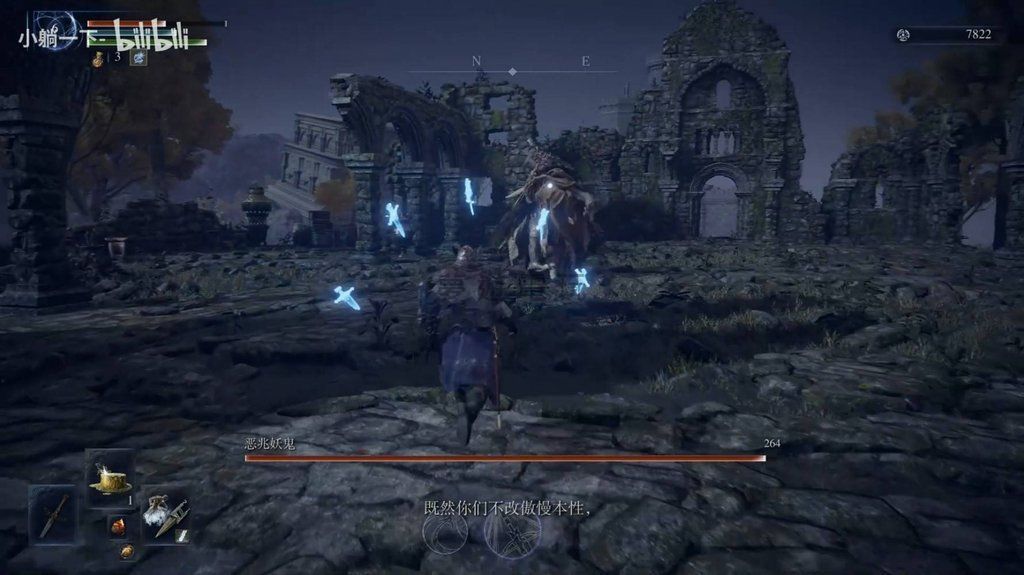1024x575 pixels.
Task: Click the blue swirl status effect icon
Action: click(x=138, y=58)
